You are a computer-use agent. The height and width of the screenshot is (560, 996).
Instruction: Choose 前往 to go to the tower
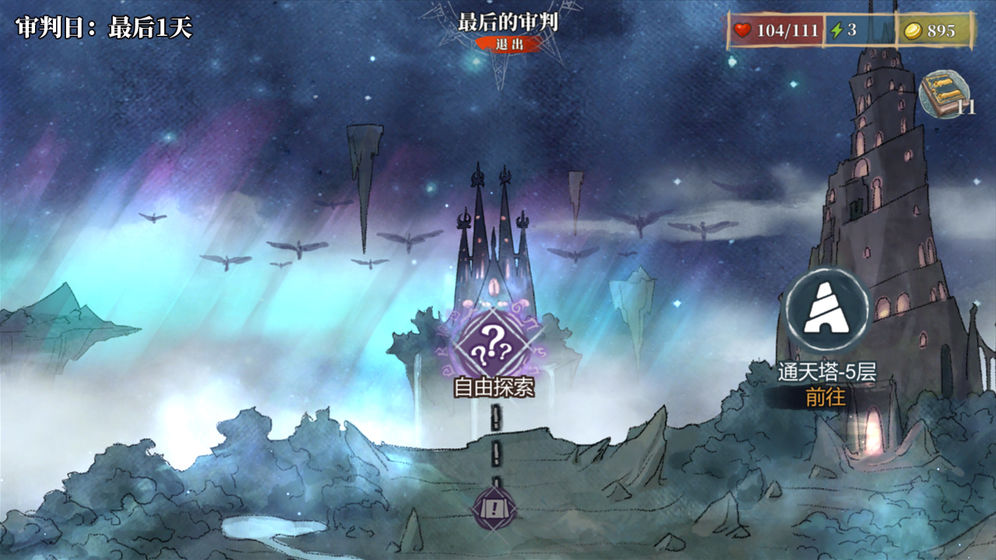(x=825, y=397)
